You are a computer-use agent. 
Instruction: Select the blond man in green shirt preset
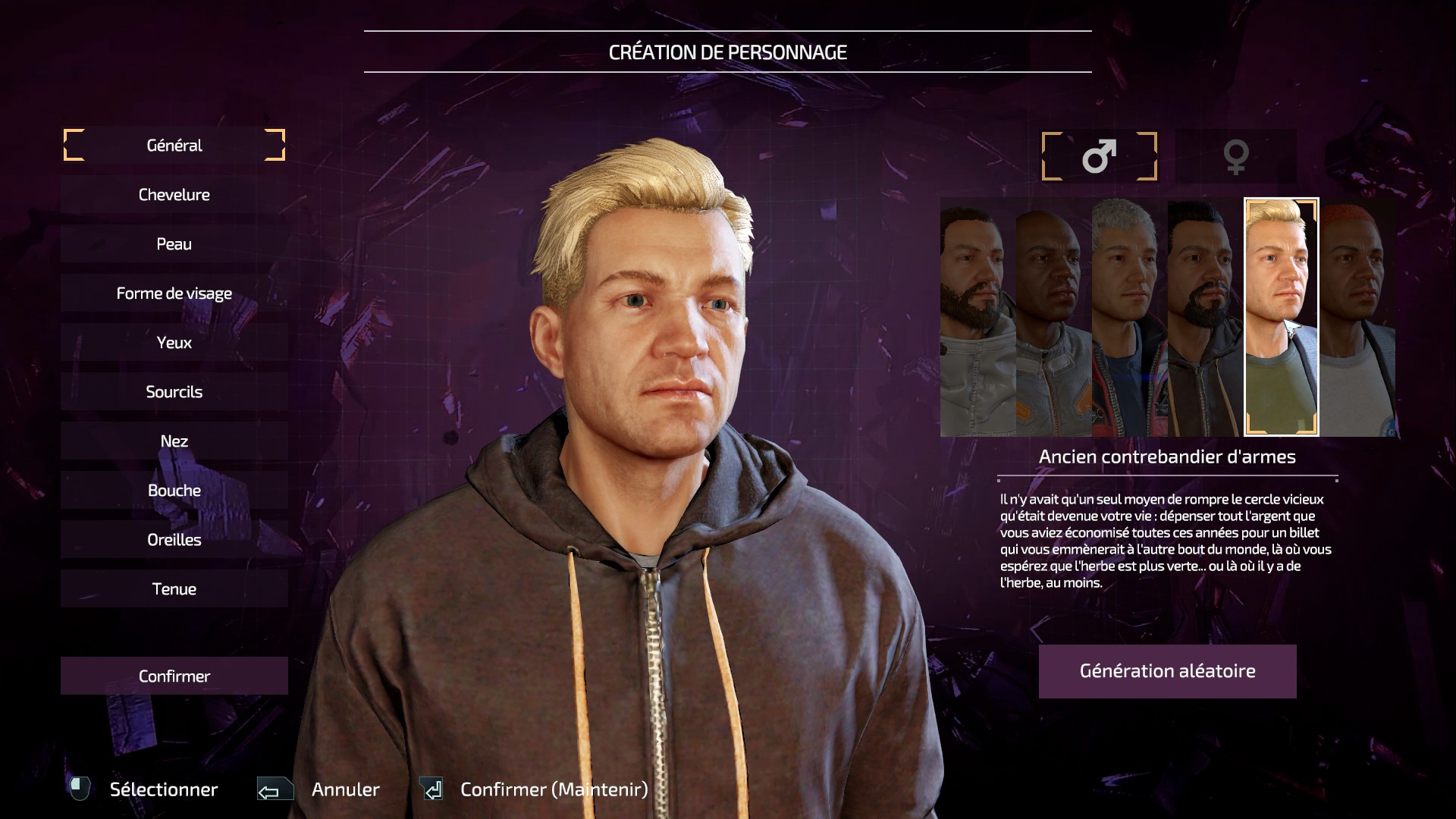click(x=1281, y=317)
